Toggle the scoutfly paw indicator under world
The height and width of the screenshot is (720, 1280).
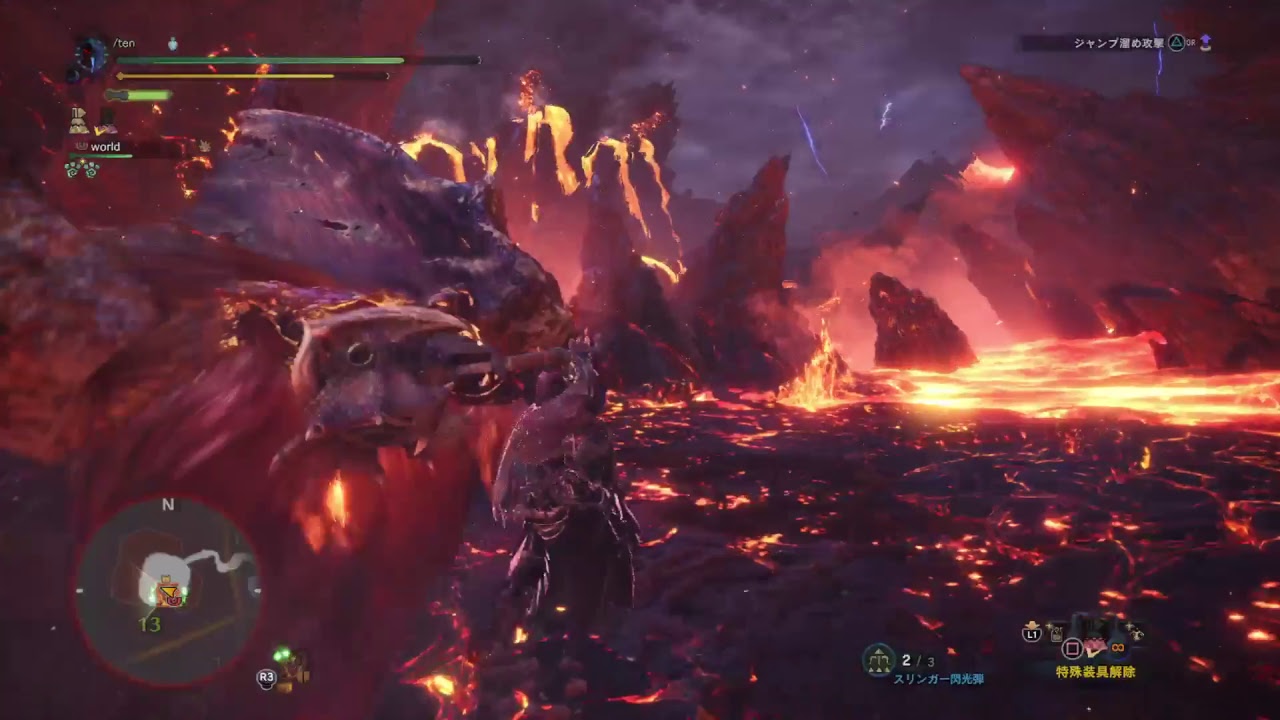point(82,168)
